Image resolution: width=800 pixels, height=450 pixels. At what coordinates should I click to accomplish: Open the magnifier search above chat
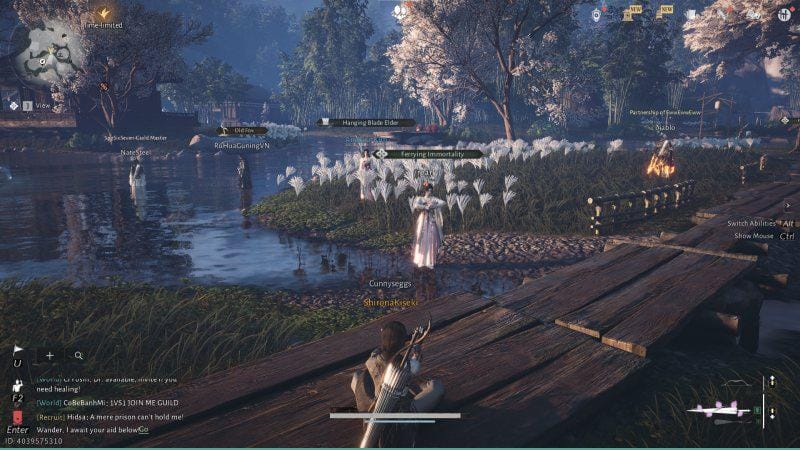pos(78,355)
